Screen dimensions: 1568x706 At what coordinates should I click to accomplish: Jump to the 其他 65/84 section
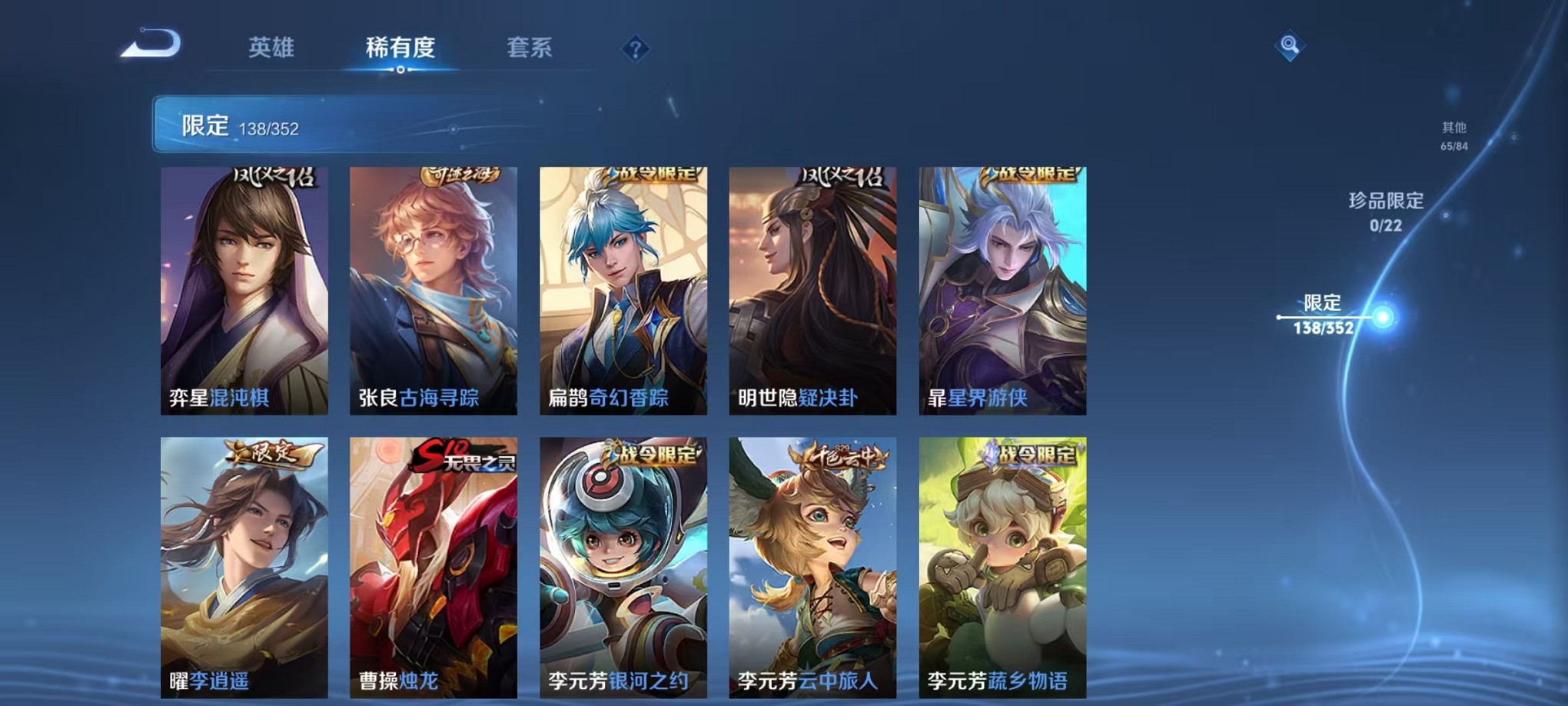pos(1455,137)
